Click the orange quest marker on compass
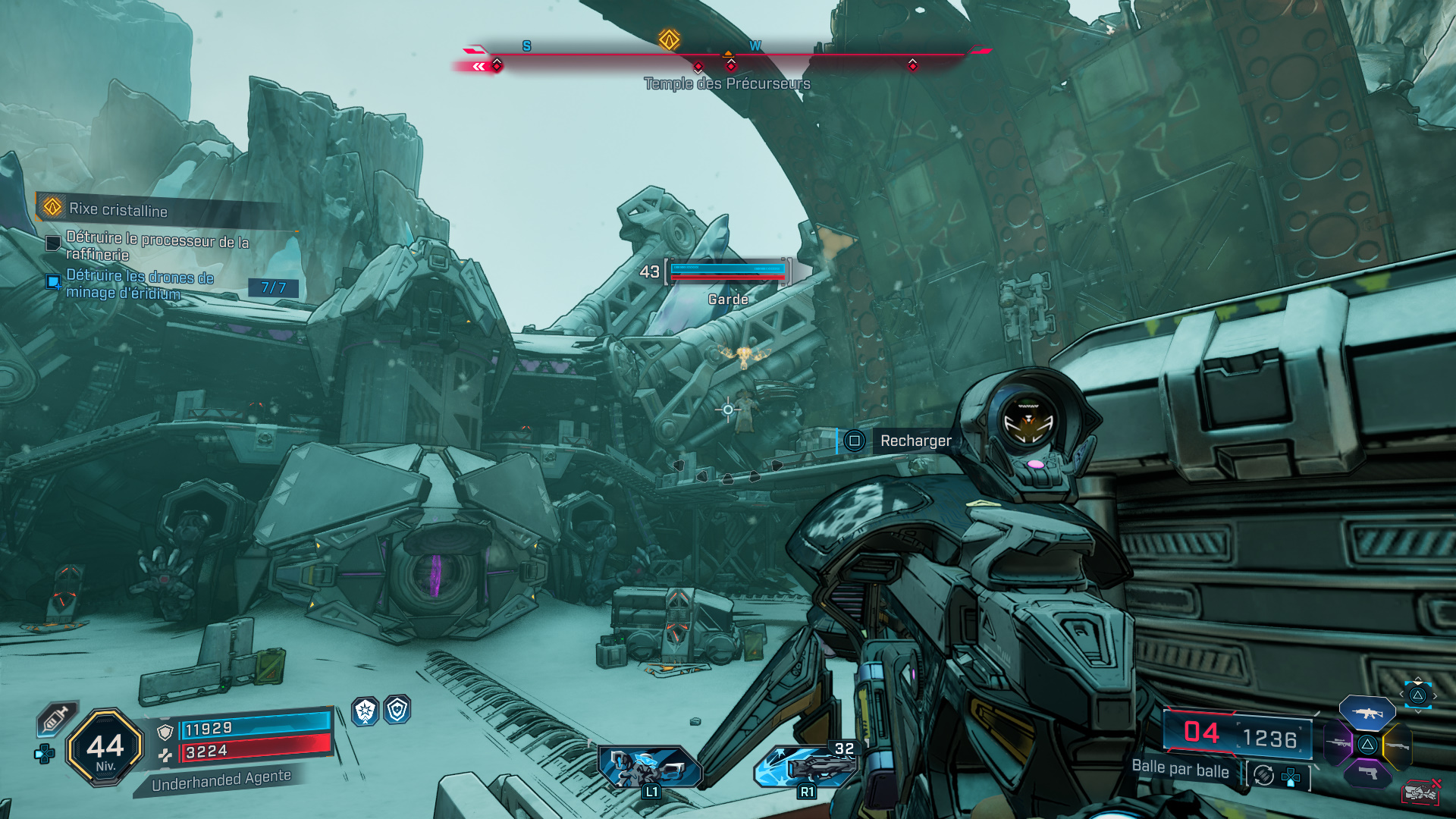The height and width of the screenshot is (819, 1456). click(x=669, y=39)
